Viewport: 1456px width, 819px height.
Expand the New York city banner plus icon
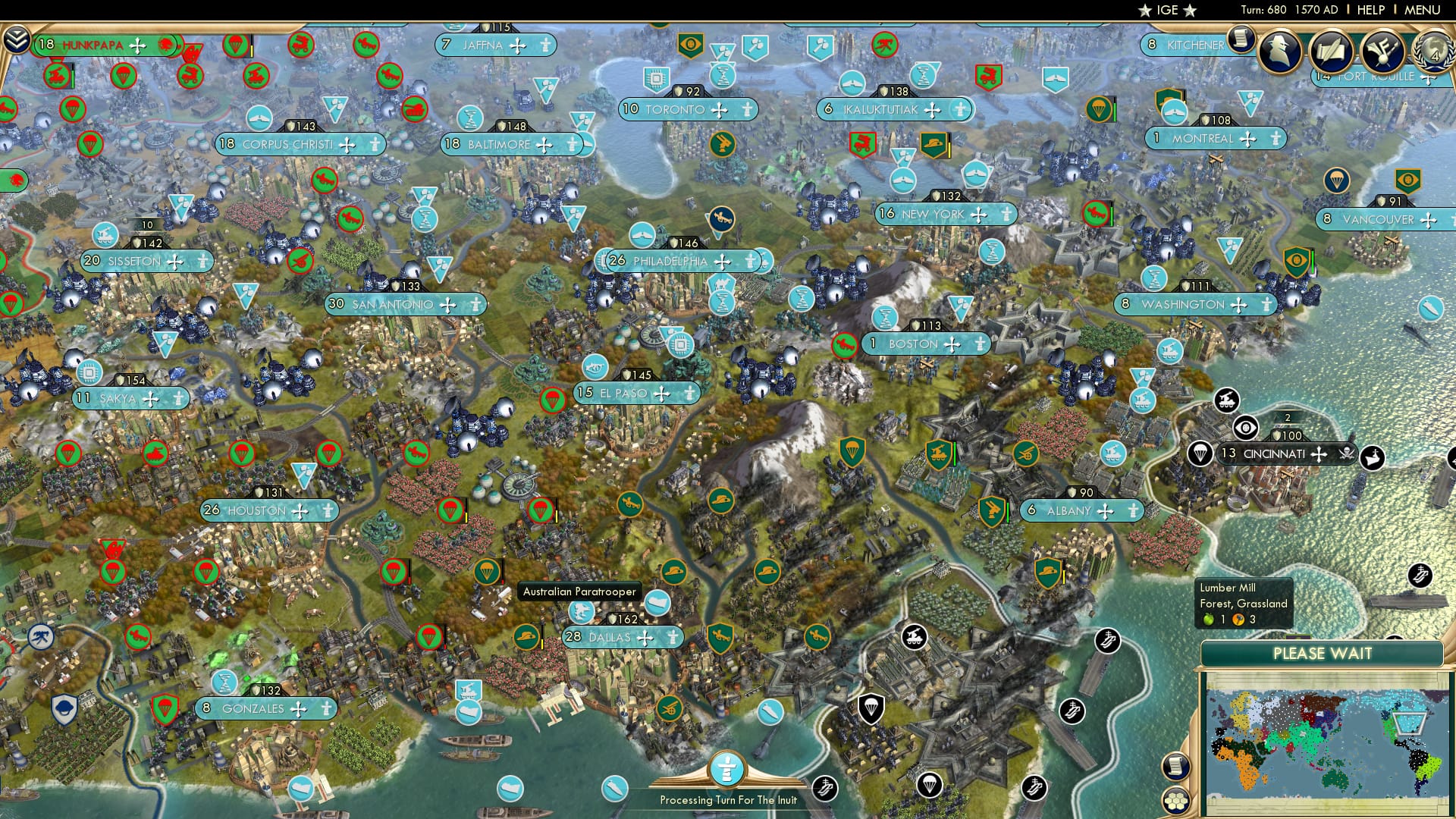(x=978, y=215)
